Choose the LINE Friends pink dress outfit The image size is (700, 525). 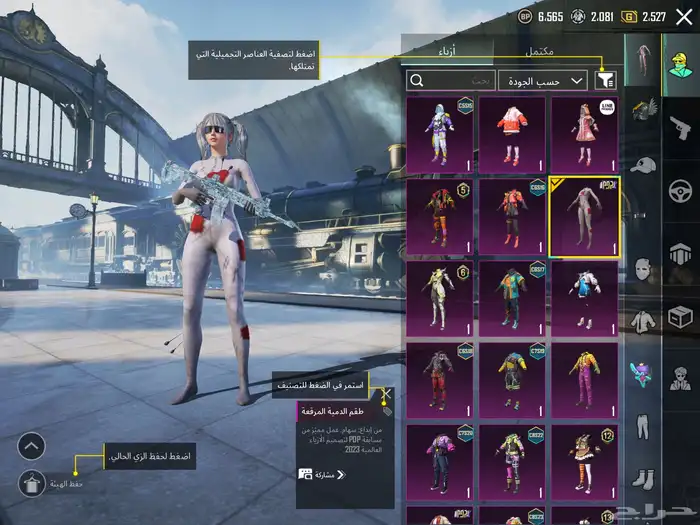tap(584, 132)
